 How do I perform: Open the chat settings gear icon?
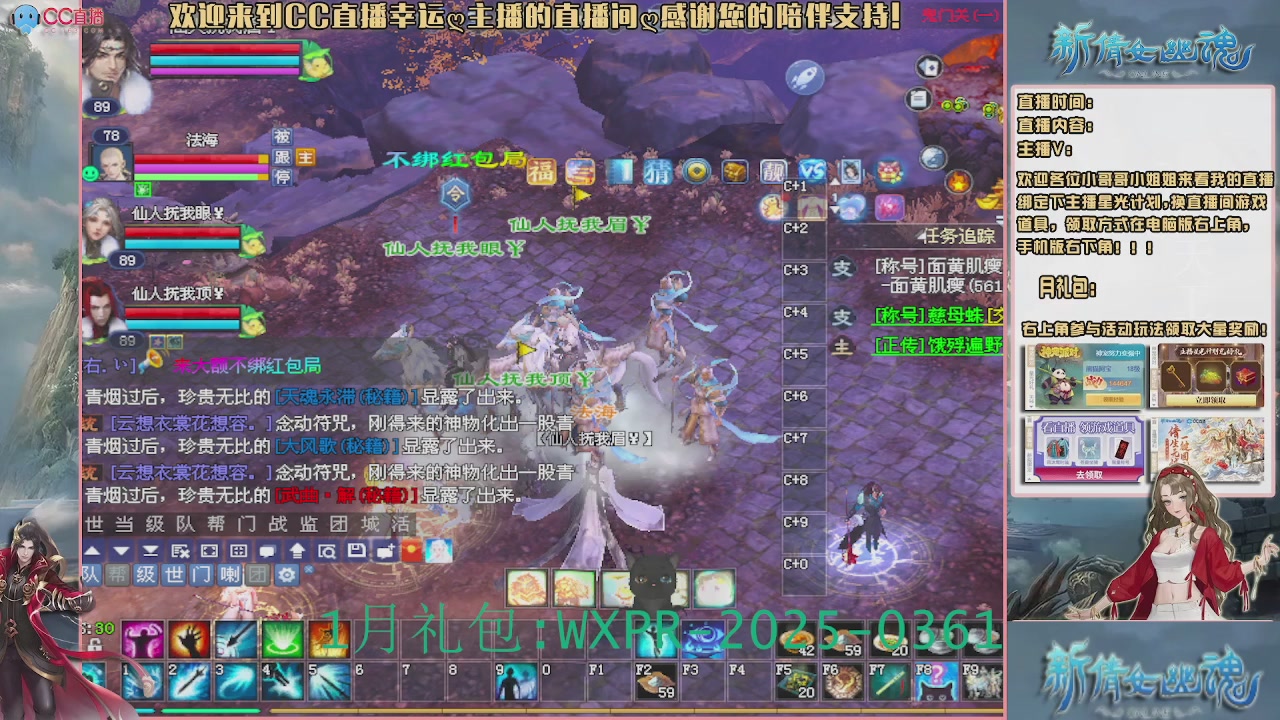(x=289, y=575)
